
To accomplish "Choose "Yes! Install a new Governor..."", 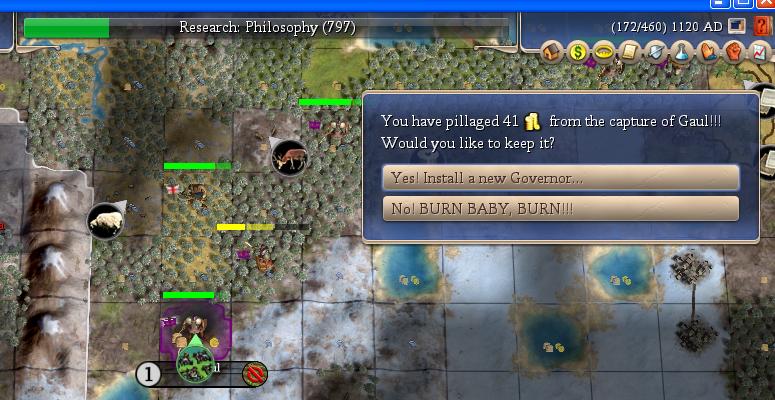I will (x=560, y=178).
